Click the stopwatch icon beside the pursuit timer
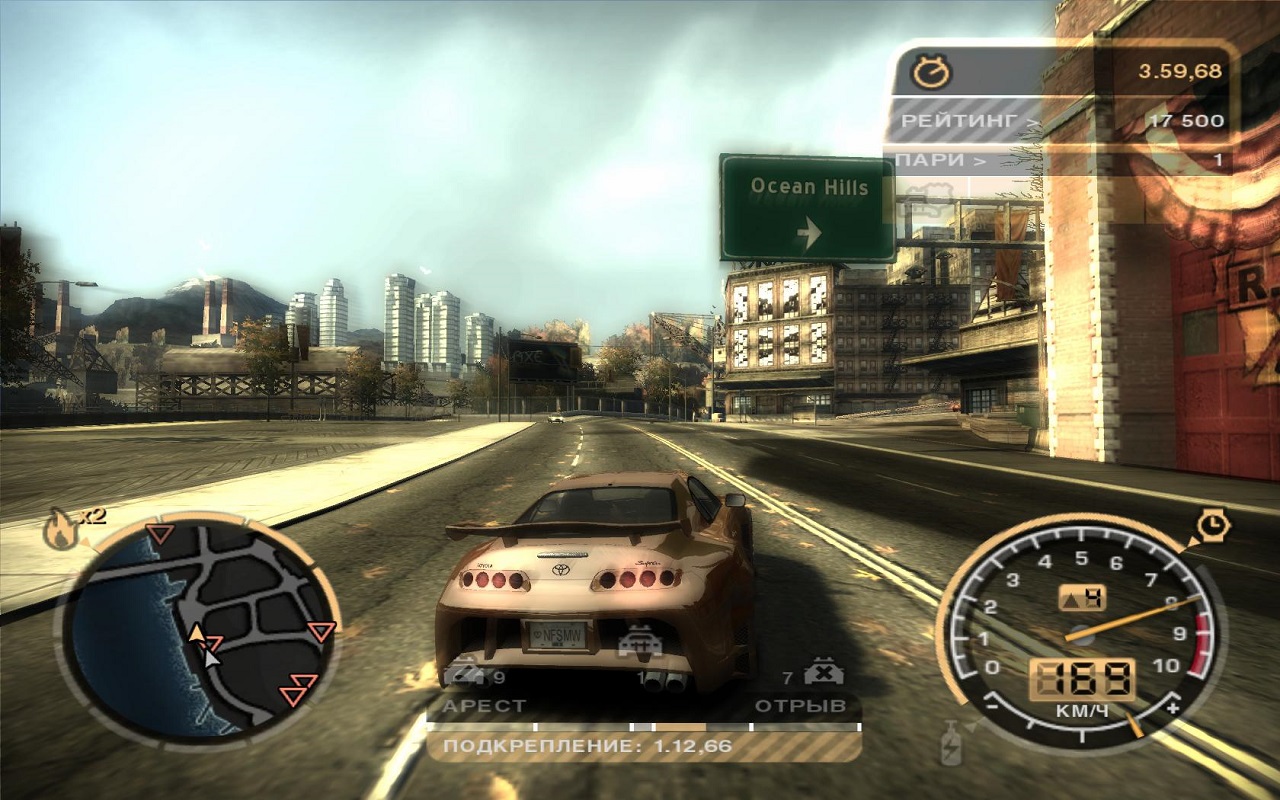The height and width of the screenshot is (800, 1280). [x=931, y=71]
